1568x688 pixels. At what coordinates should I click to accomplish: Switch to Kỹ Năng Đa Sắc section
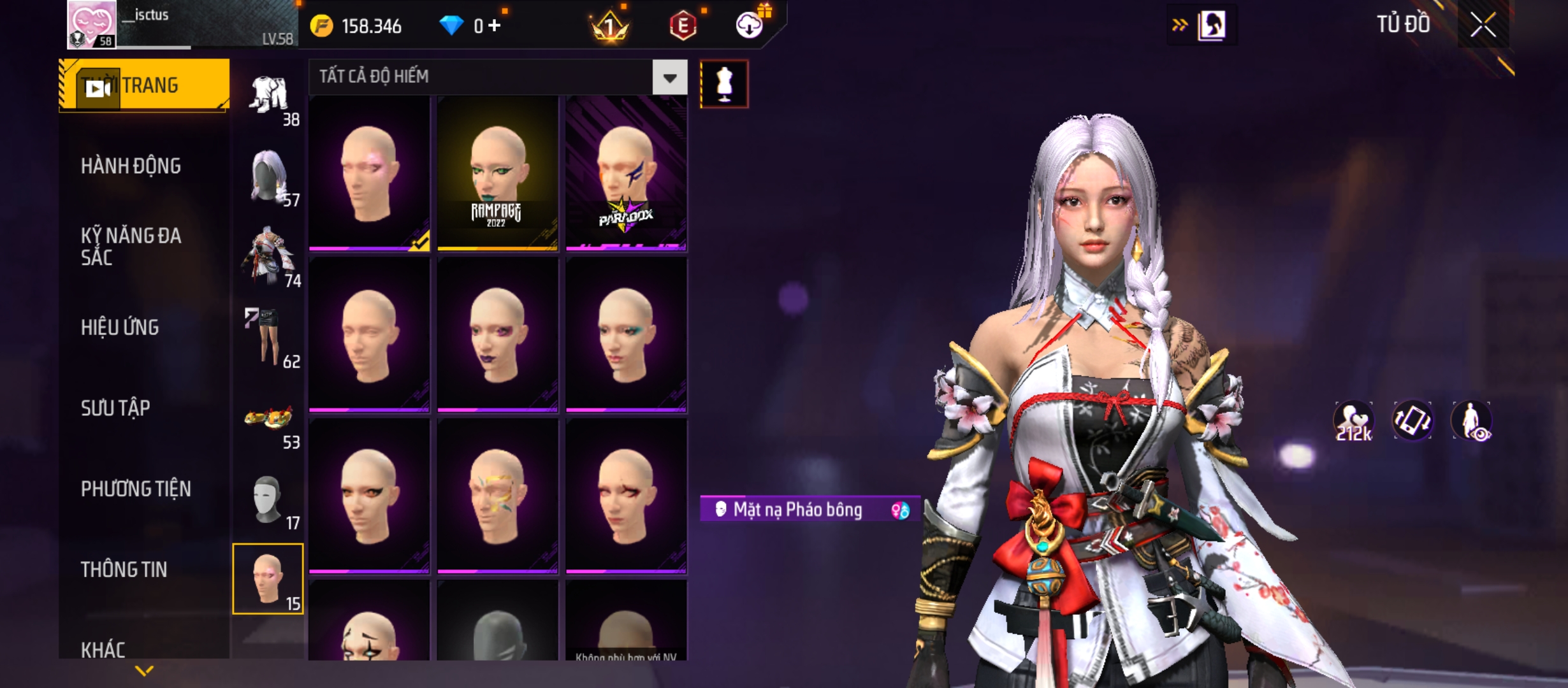(x=131, y=247)
